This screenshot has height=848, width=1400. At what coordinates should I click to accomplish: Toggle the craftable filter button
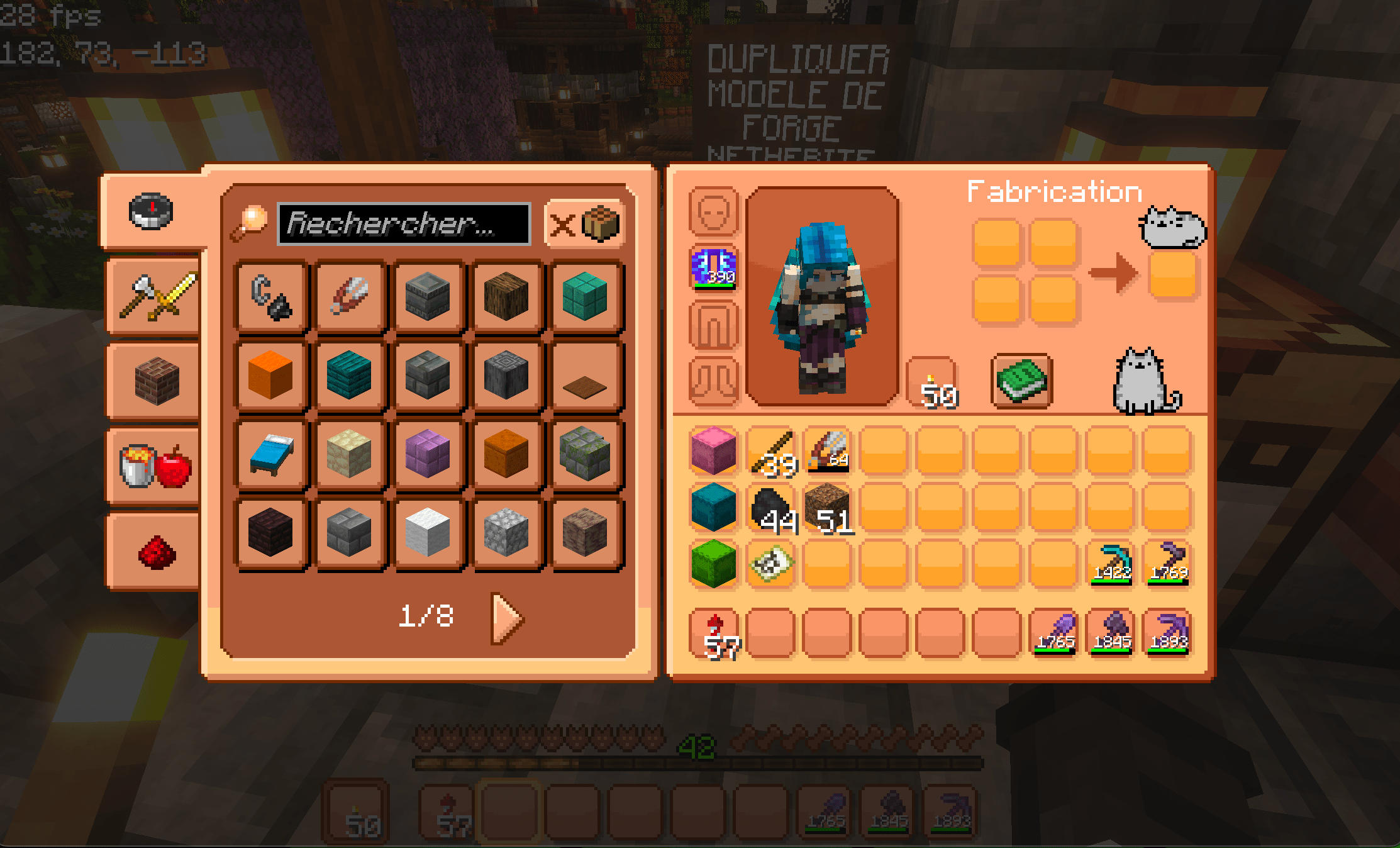click(x=584, y=224)
